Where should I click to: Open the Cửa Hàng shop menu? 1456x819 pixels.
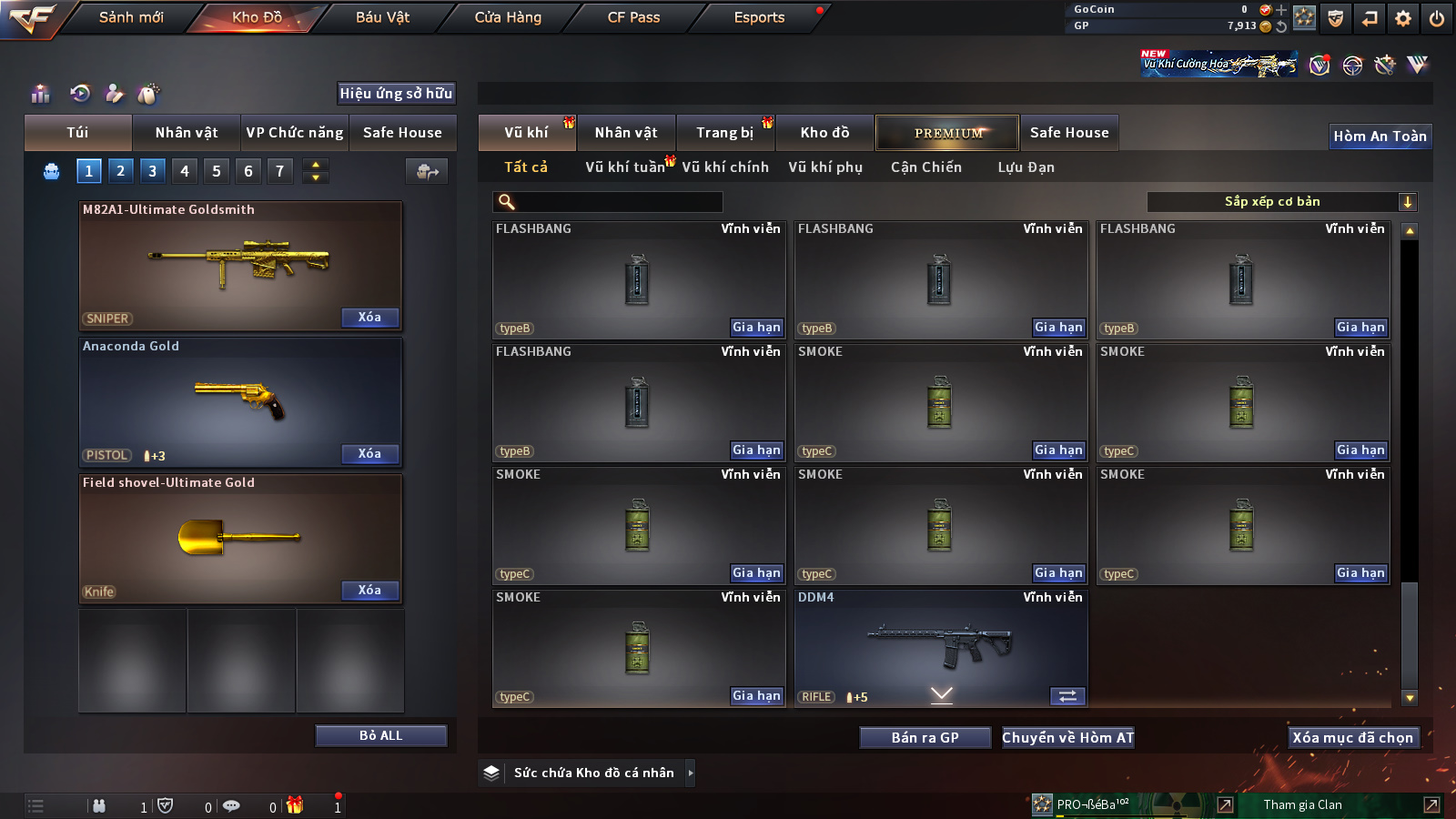508,17
